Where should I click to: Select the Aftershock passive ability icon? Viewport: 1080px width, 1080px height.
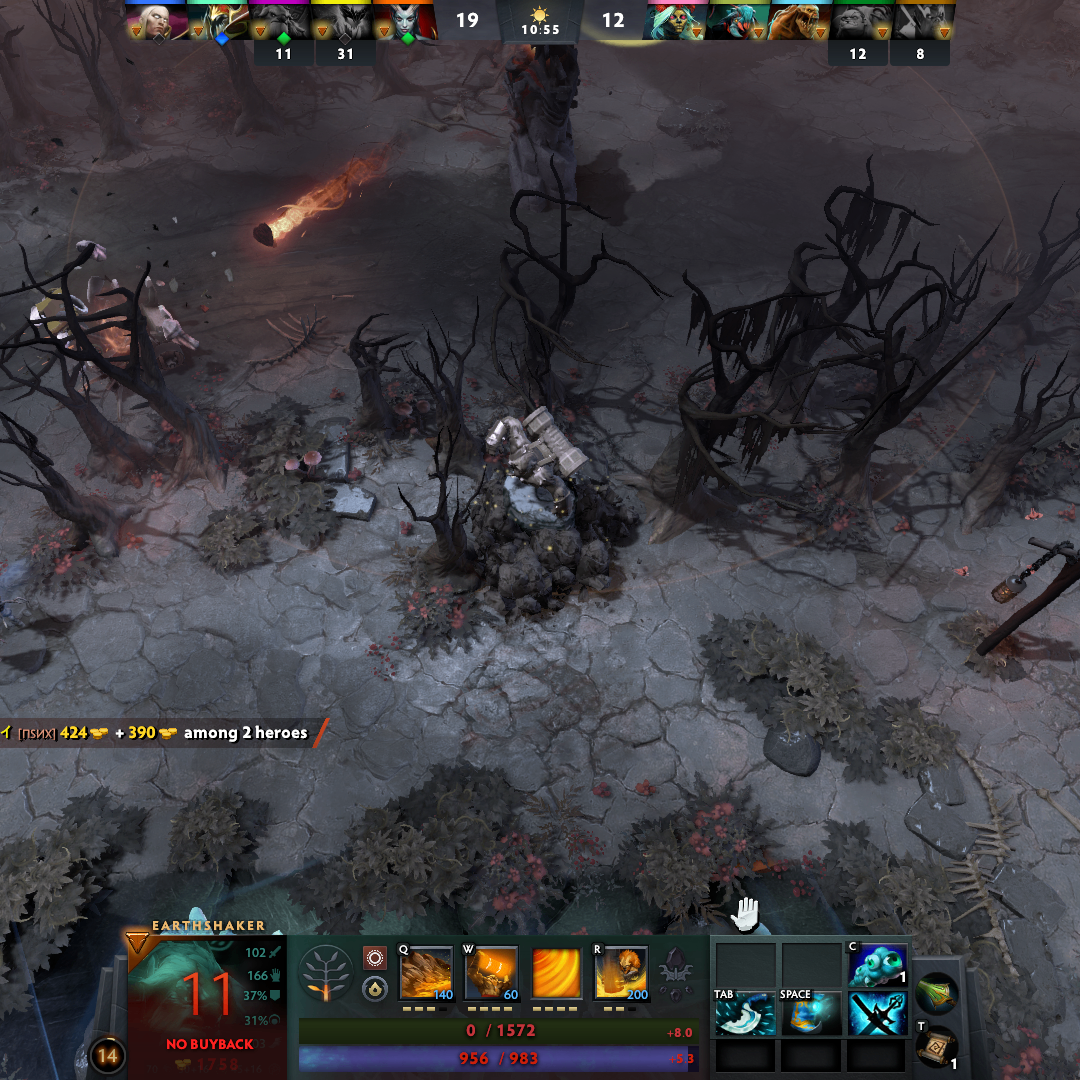coord(556,973)
